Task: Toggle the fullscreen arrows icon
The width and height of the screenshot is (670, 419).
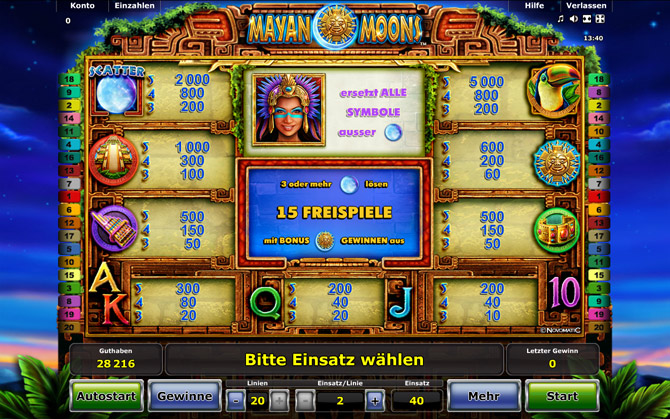Action: [600, 19]
